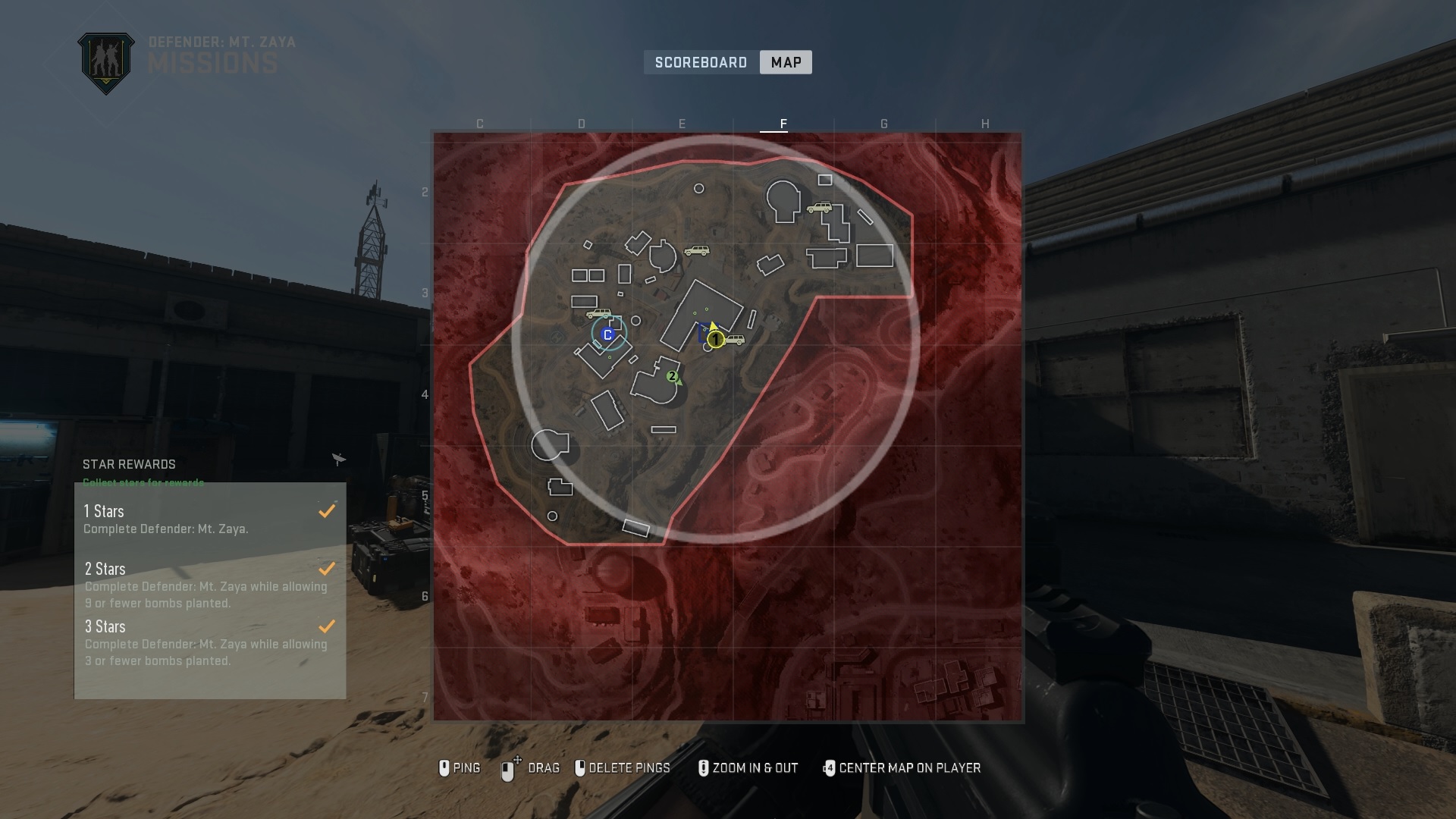The width and height of the screenshot is (1456, 819).
Task: Switch to the SCOREBOARD tab
Action: tap(700, 61)
